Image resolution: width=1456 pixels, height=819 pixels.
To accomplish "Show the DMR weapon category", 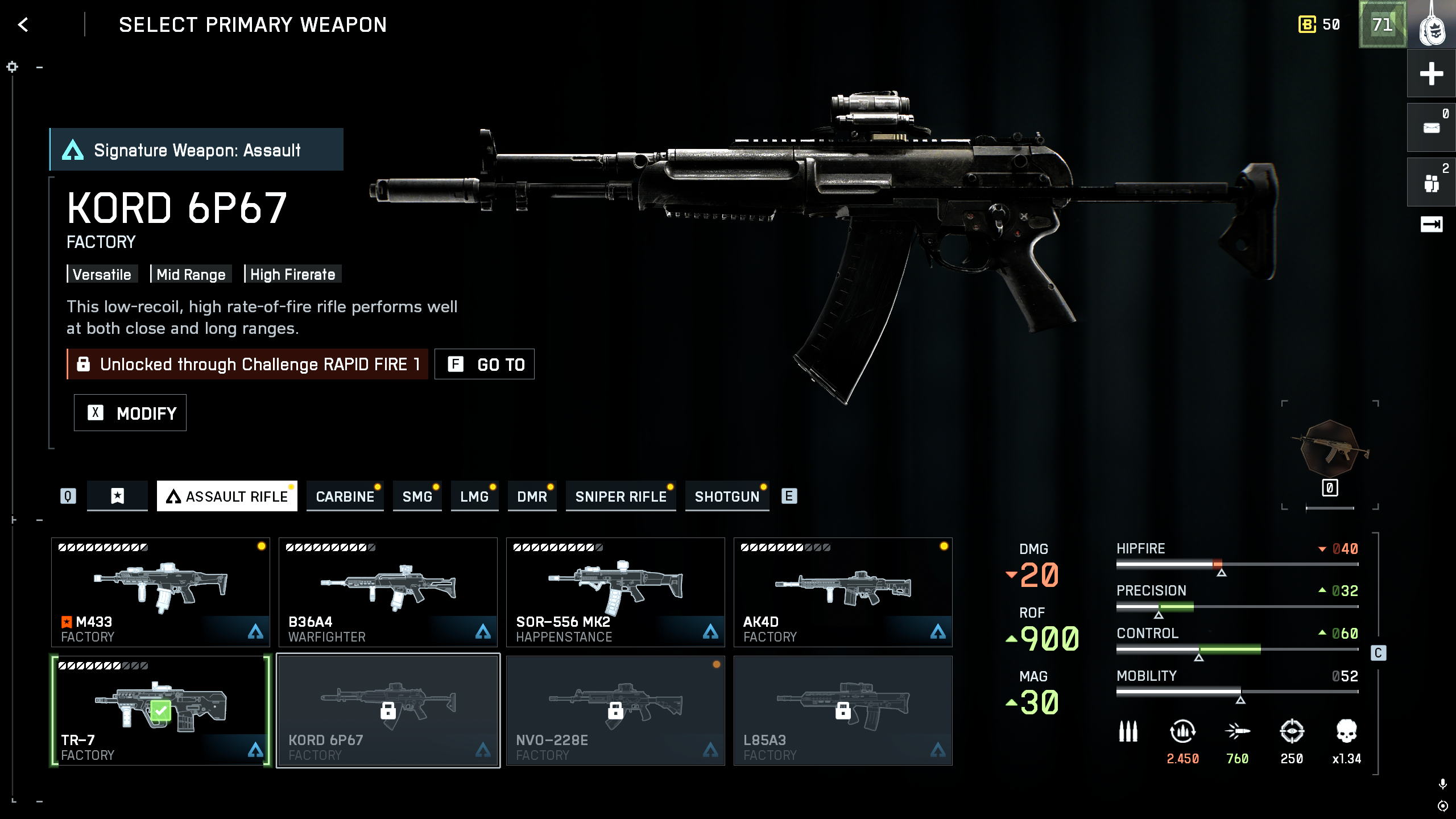I will pyautogui.click(x=532, y=497).
